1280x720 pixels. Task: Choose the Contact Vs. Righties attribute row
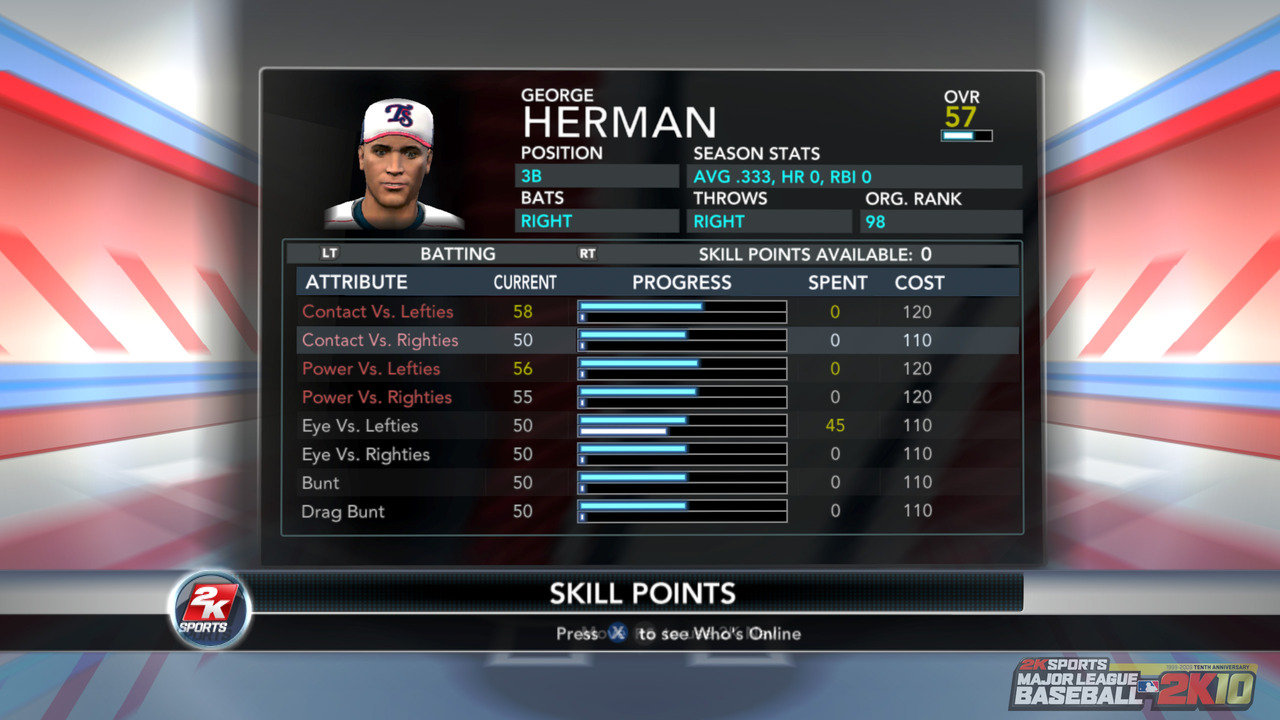(380, 340)
